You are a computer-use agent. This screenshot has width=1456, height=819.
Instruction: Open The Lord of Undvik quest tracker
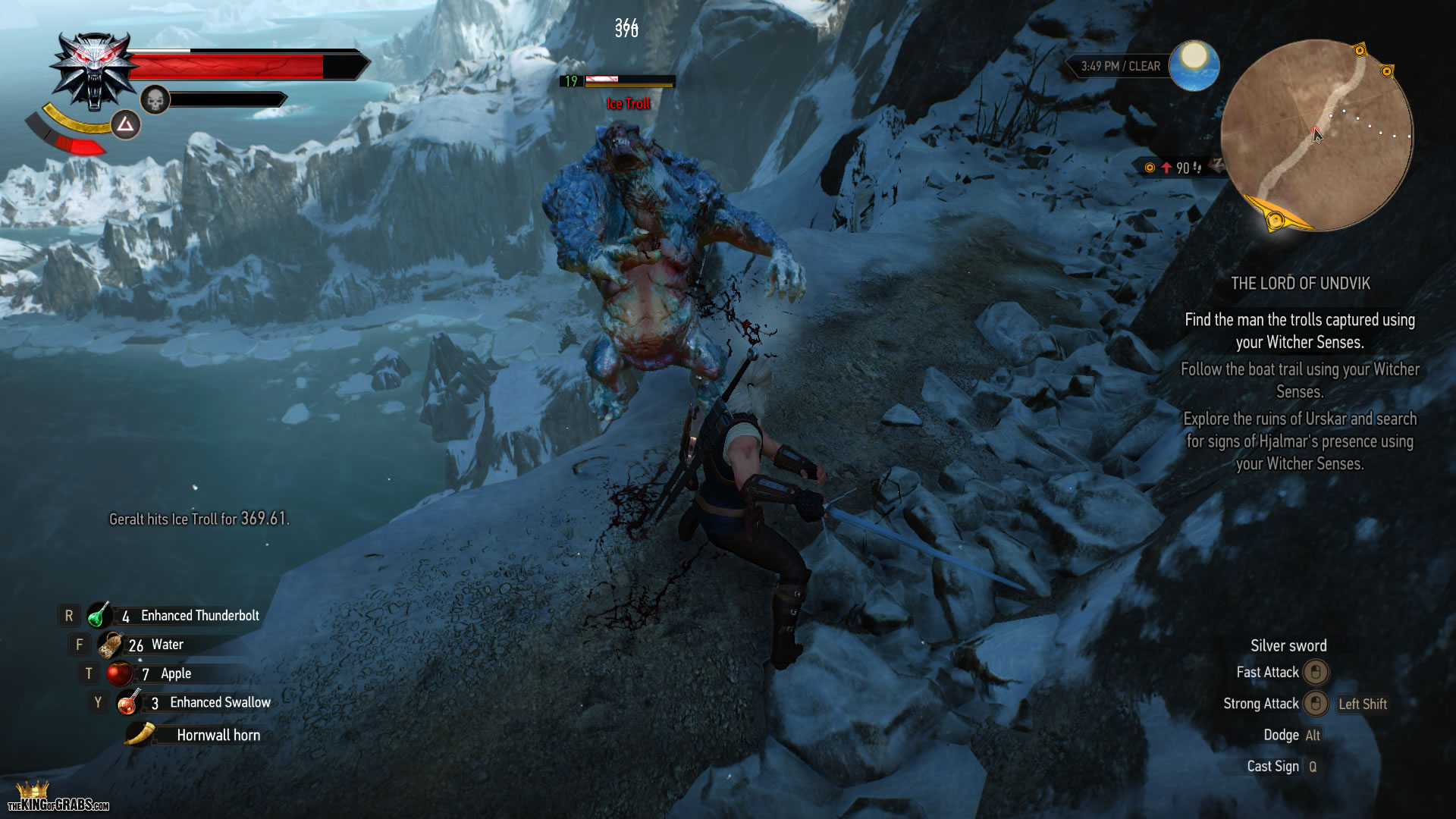[1300, 284]
